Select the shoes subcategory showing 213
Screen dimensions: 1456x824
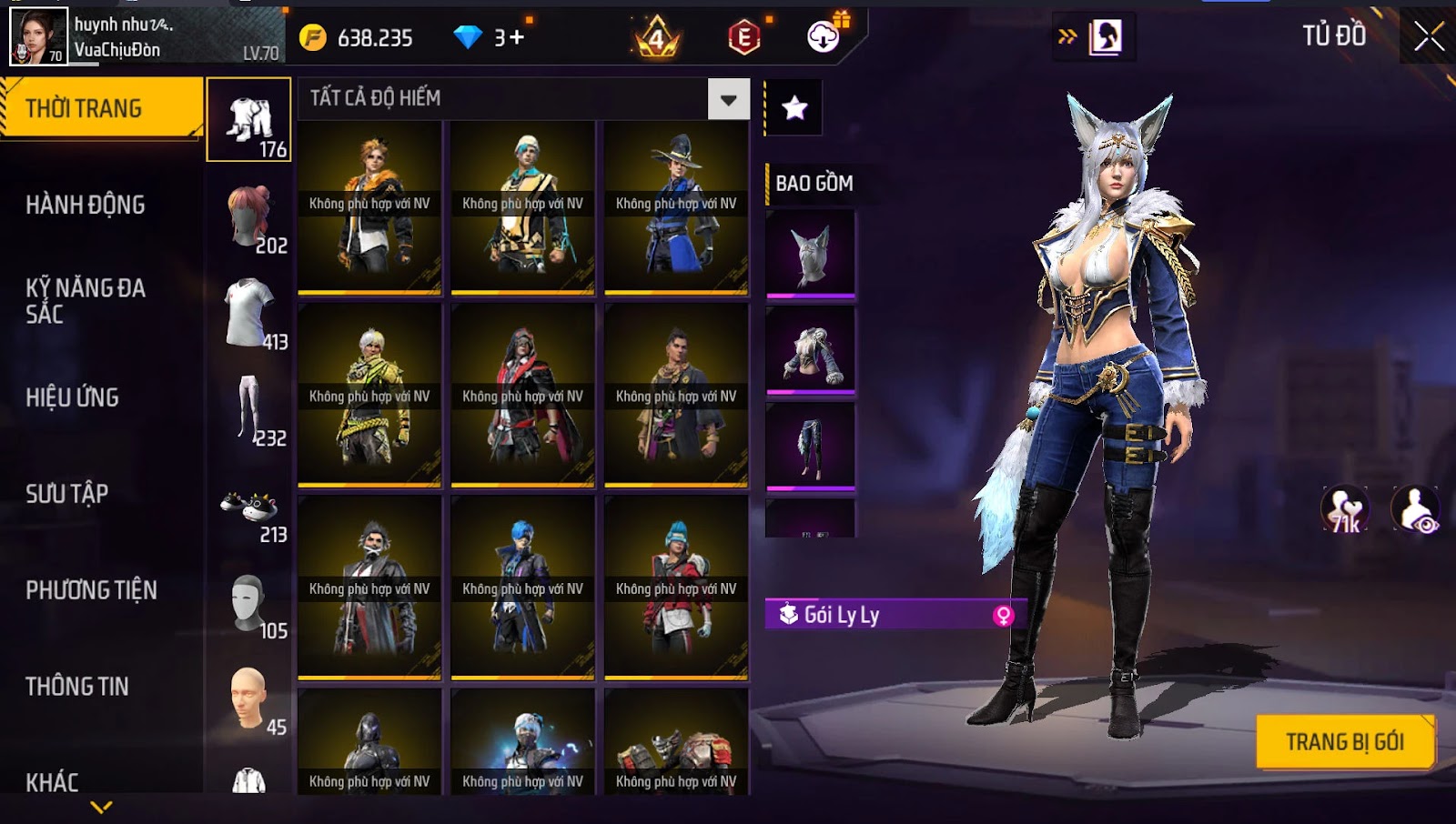(x=249, y=507)
